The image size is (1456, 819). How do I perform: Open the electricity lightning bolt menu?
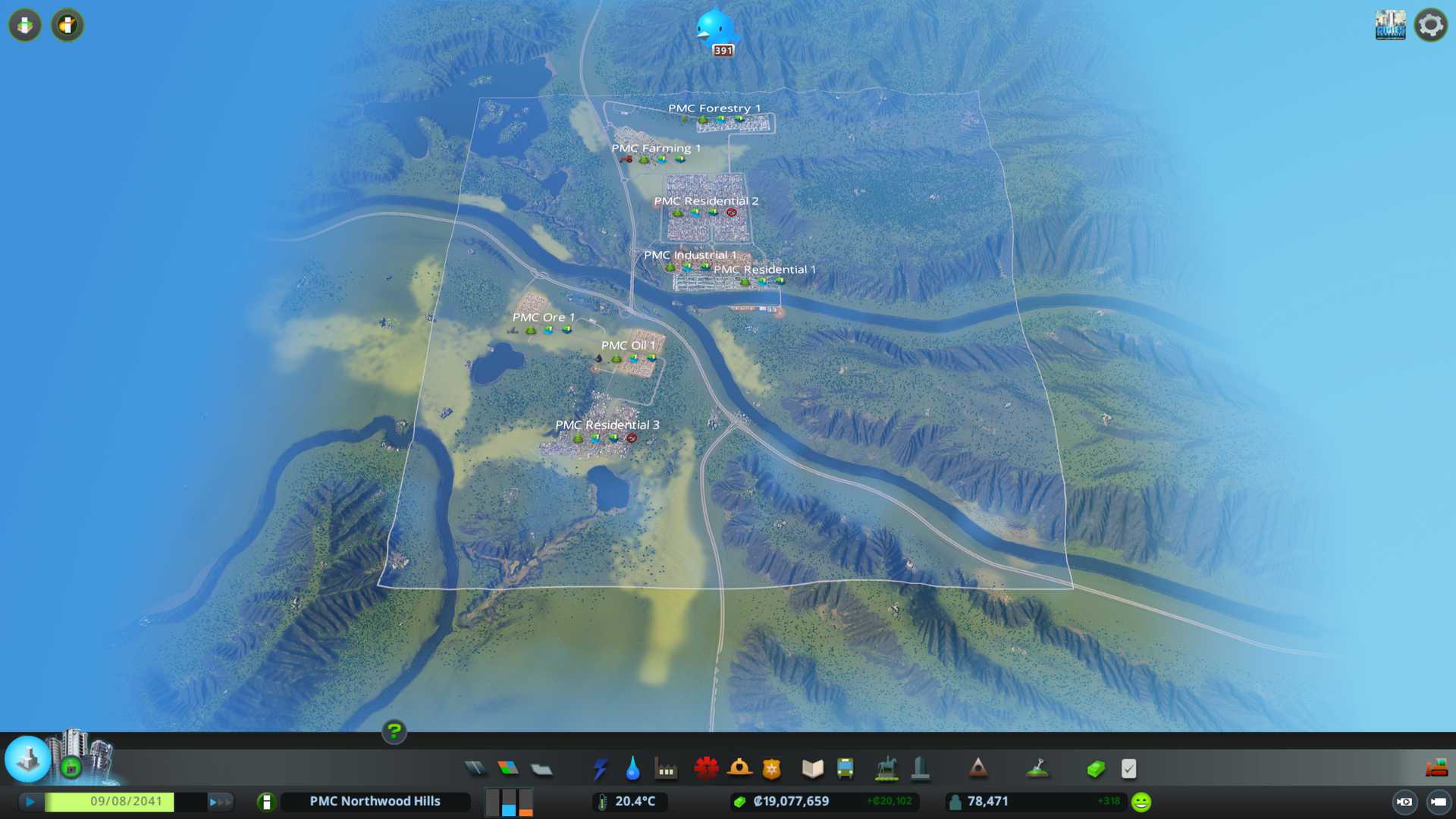(600, 769)
